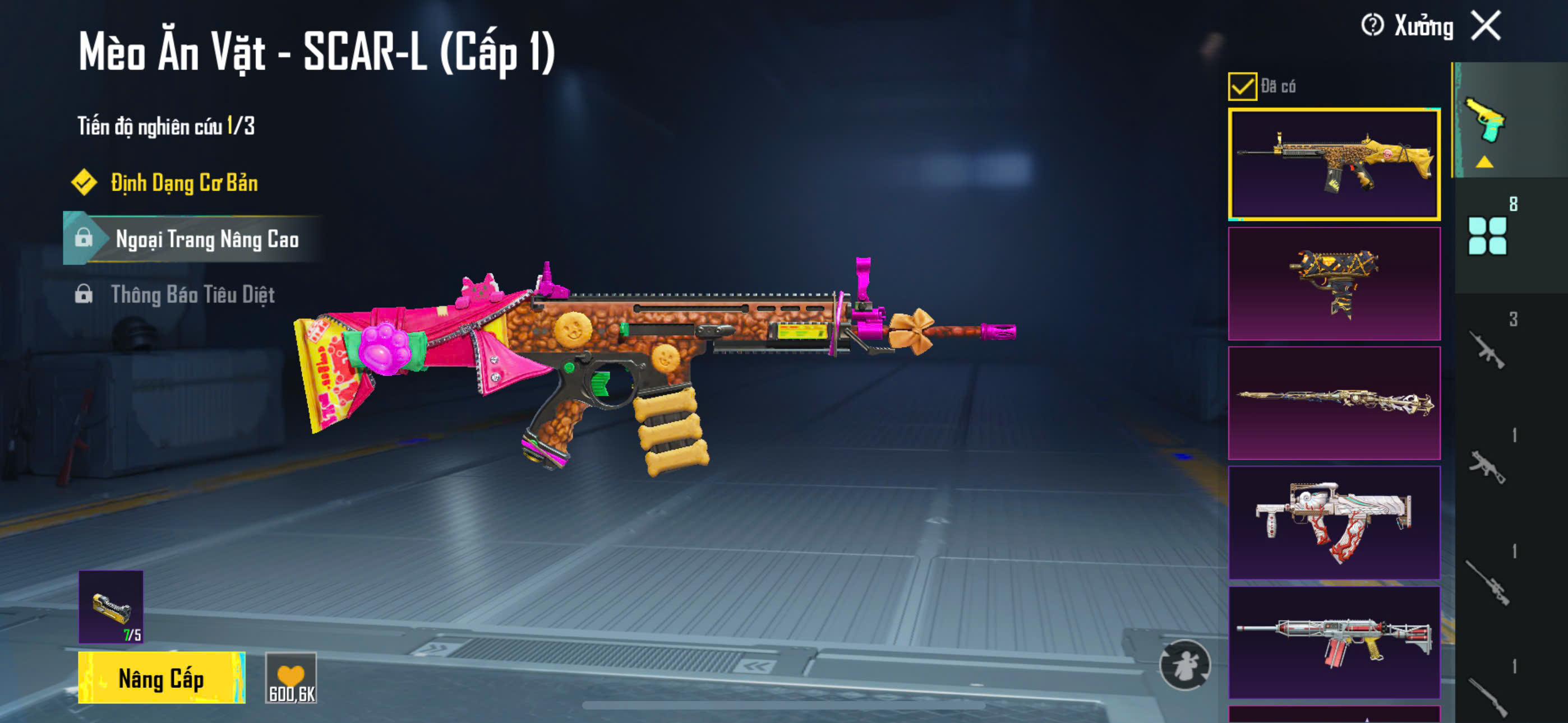Open the upgrade material slot showing 7/5

[x=111, y=607]
